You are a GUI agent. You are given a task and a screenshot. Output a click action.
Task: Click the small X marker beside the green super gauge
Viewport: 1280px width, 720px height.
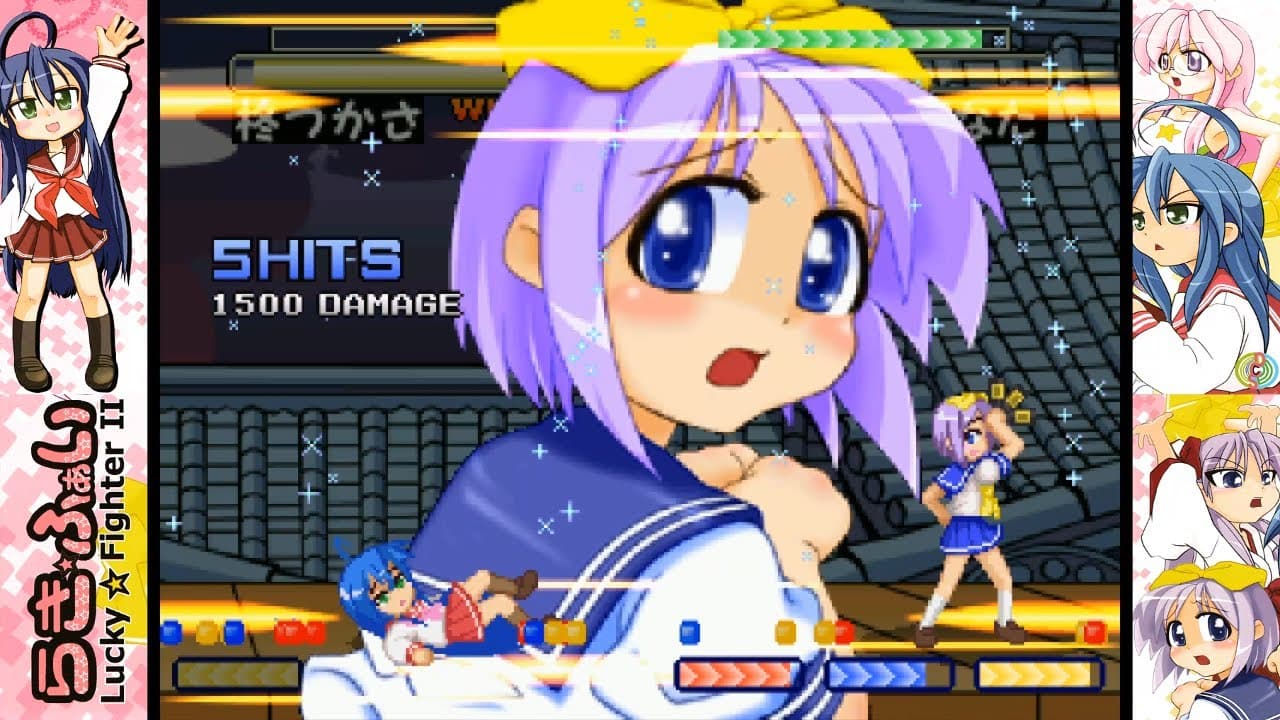(999, 38)
